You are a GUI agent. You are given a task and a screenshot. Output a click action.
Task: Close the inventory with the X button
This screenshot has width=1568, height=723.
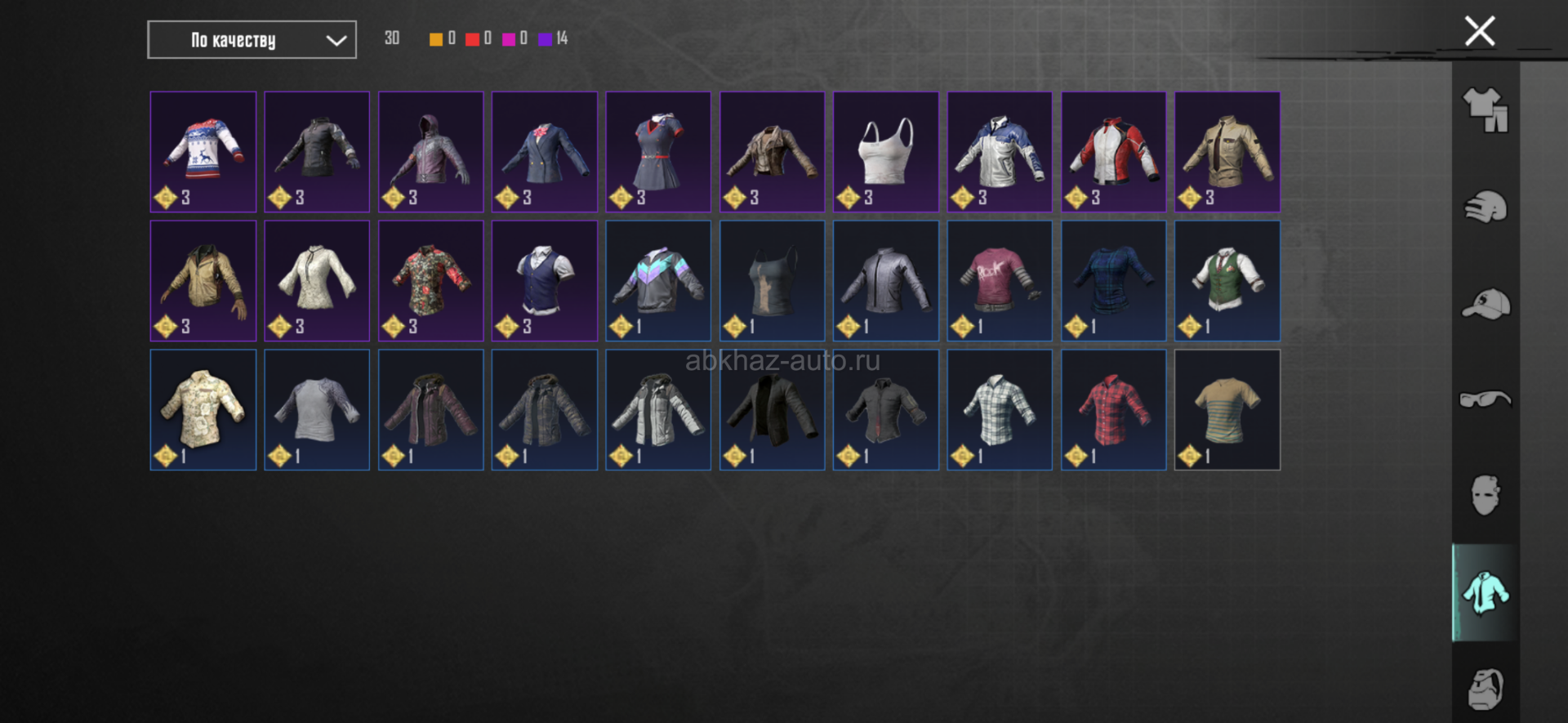coord(1479,32)
